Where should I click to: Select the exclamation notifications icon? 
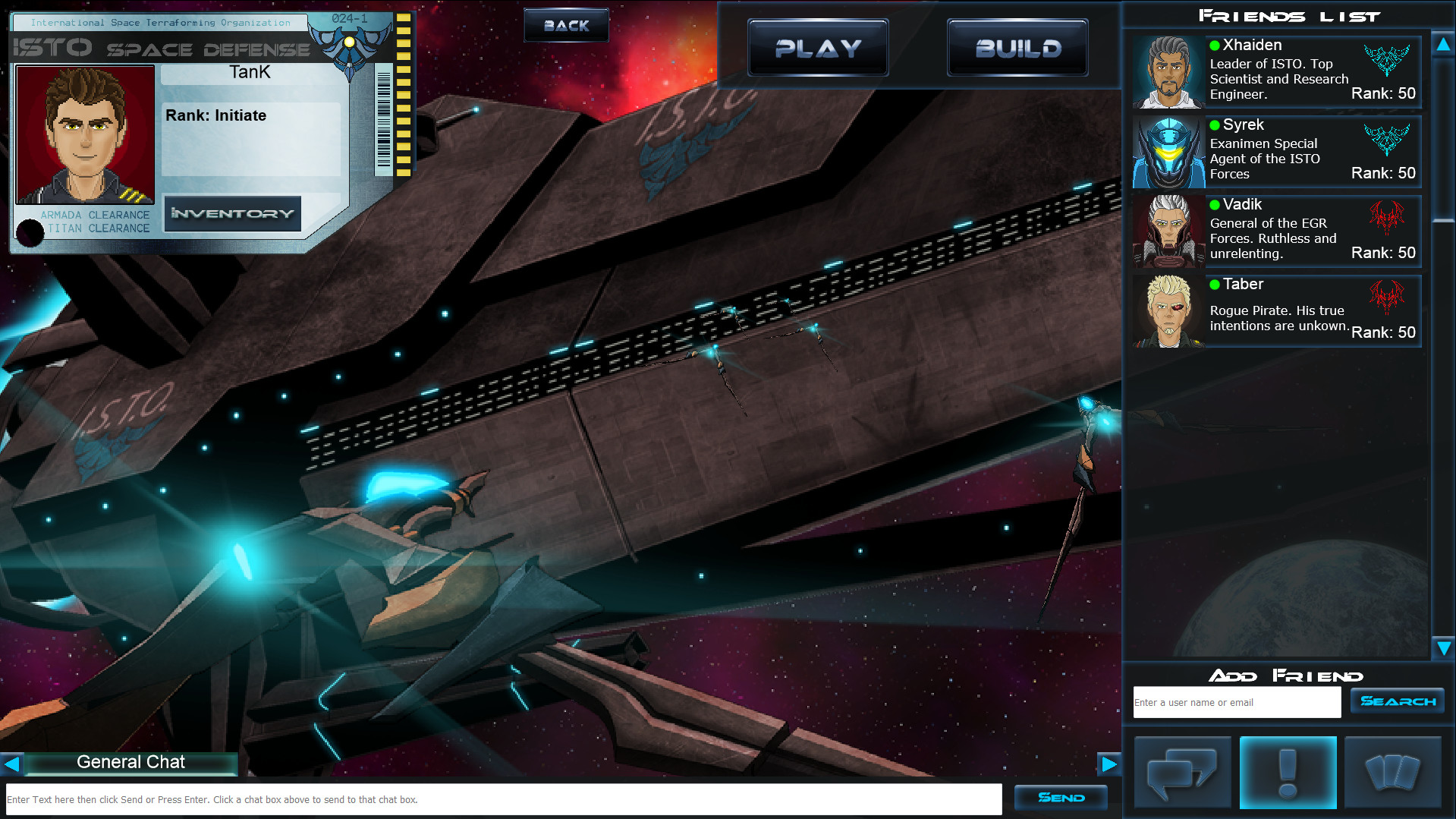1286,772
